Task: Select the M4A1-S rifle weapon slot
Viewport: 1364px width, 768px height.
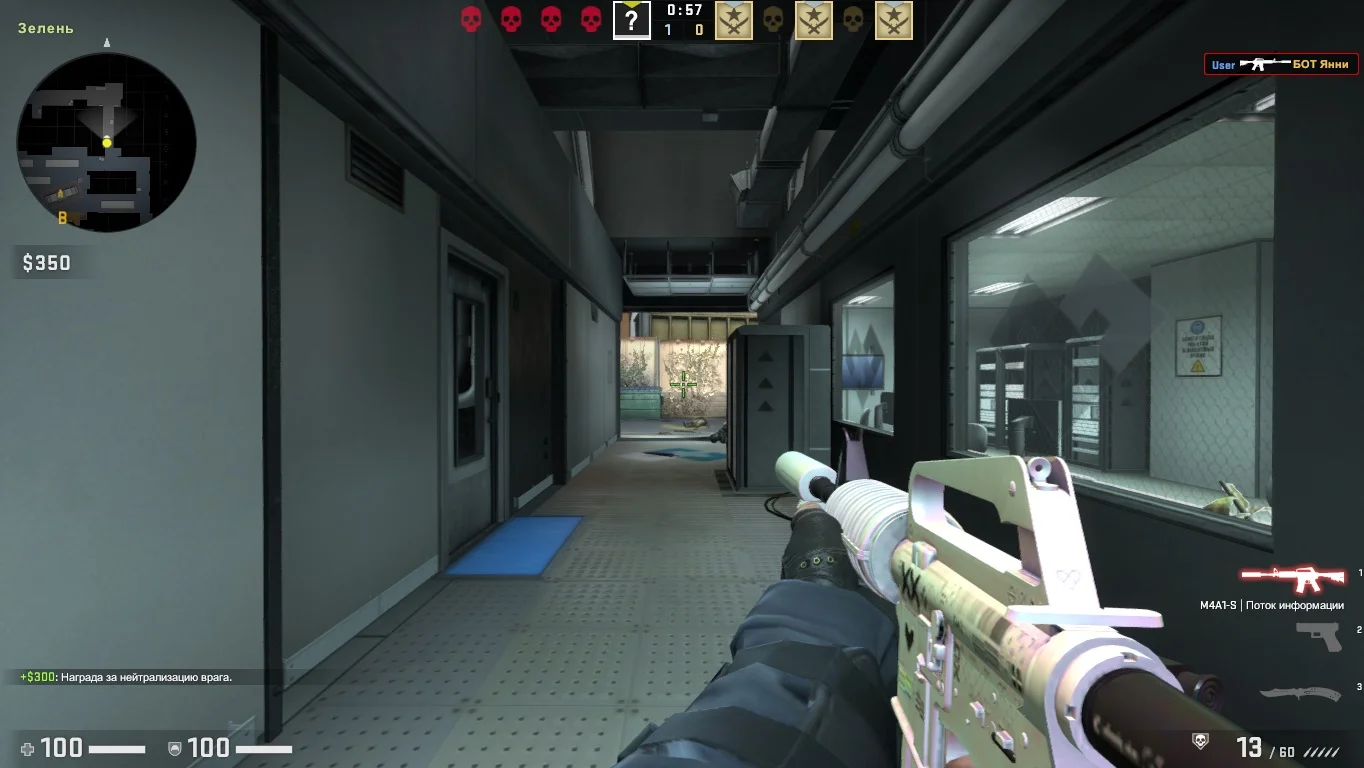Action: pyautogui.click(x=1292, y=578)
